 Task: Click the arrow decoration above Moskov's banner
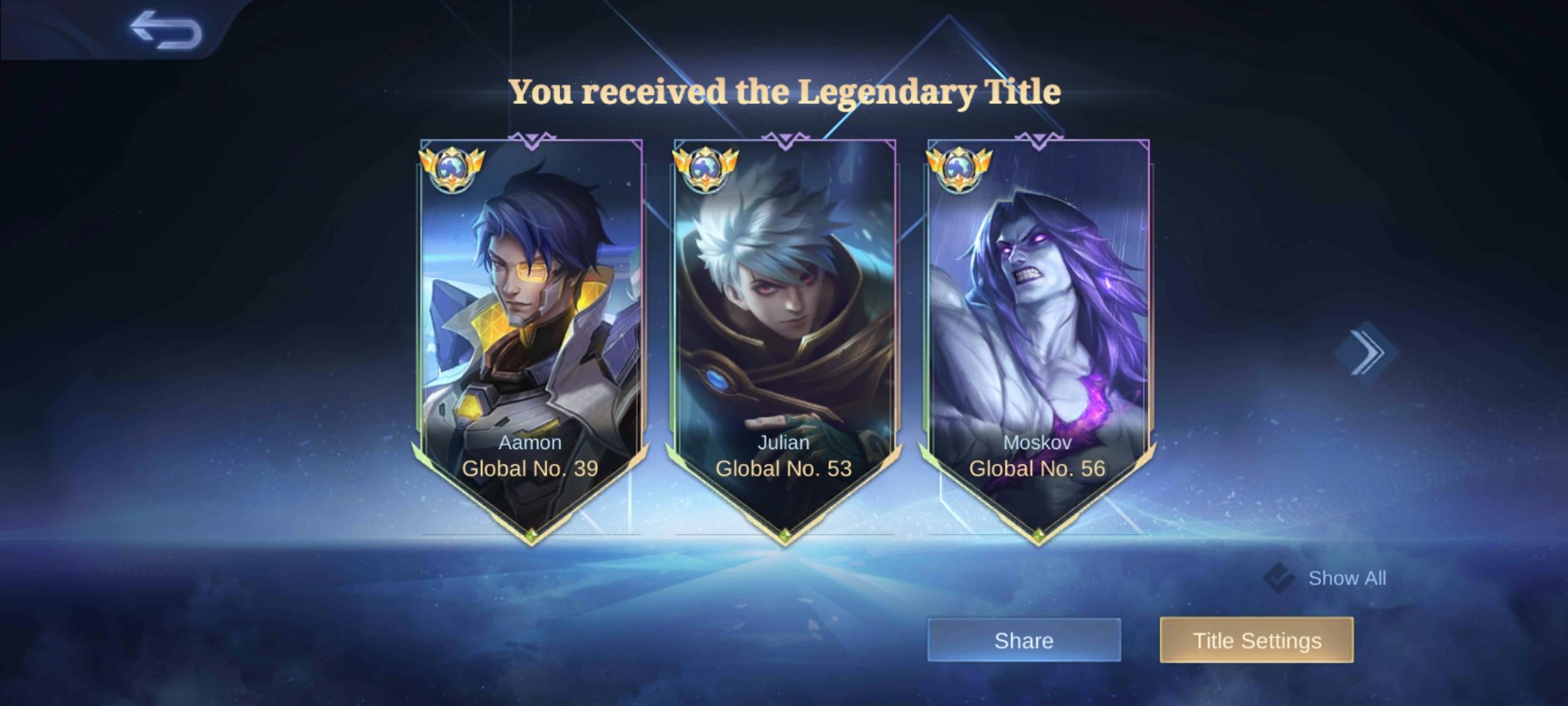(1039, 139)
